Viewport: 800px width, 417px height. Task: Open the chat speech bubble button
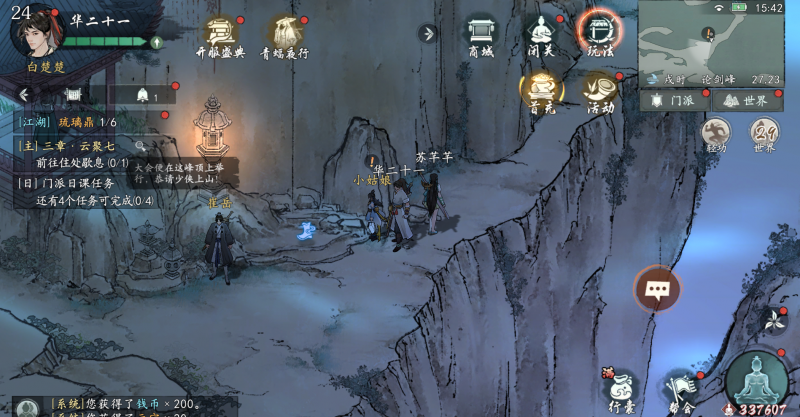point(657,290)
